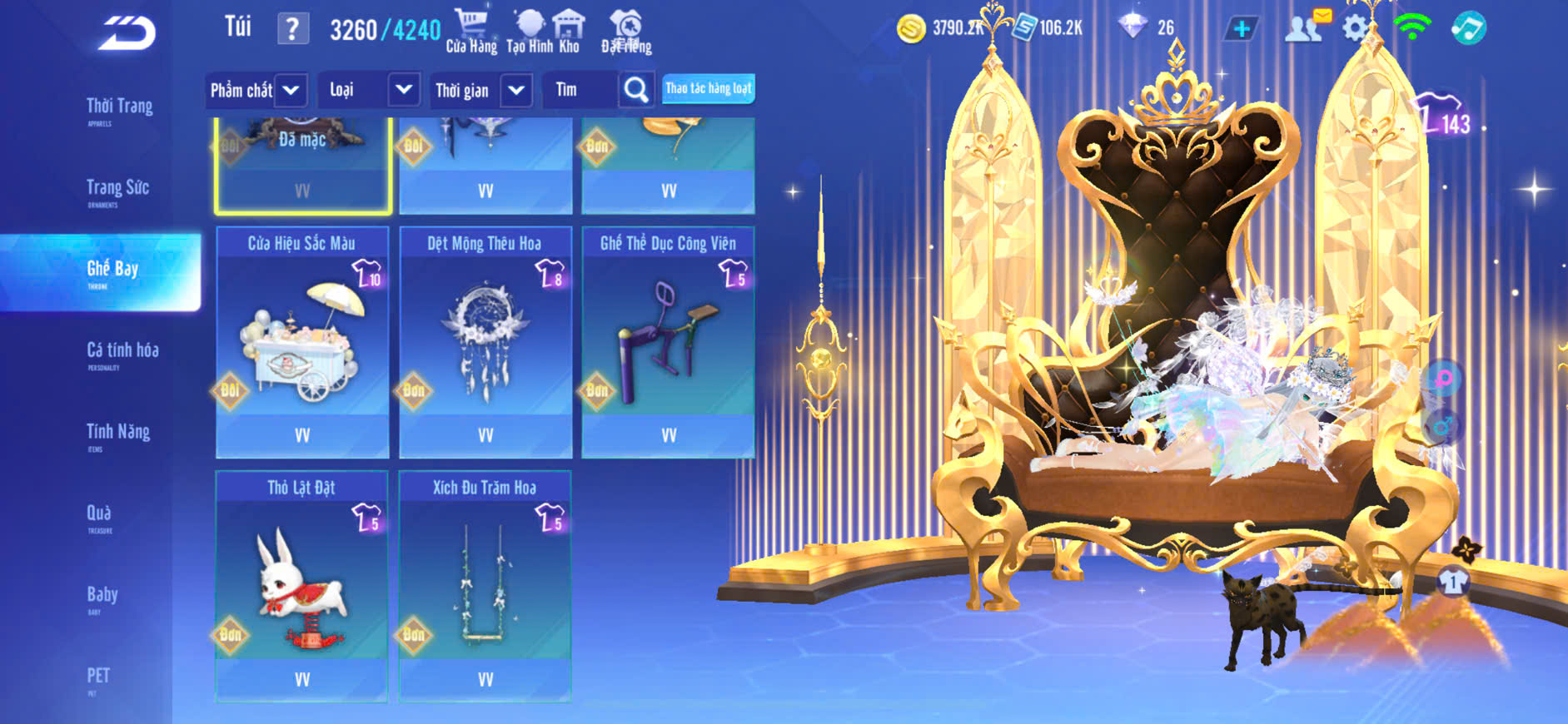Activate Thao tác hàng loạt button
This screenshot has height=724, width=1568.
[x=709, y=88]
